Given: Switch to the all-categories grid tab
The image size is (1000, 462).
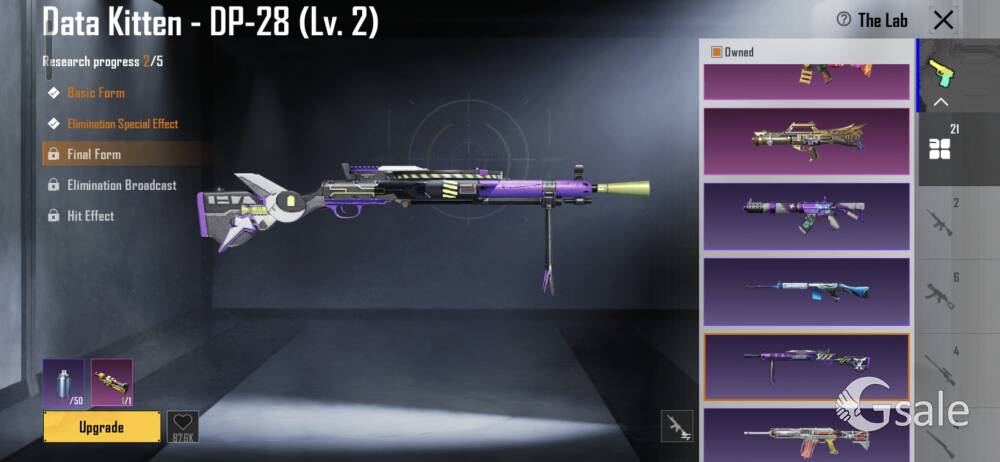Looking at the screenshot, I should 941,148.
